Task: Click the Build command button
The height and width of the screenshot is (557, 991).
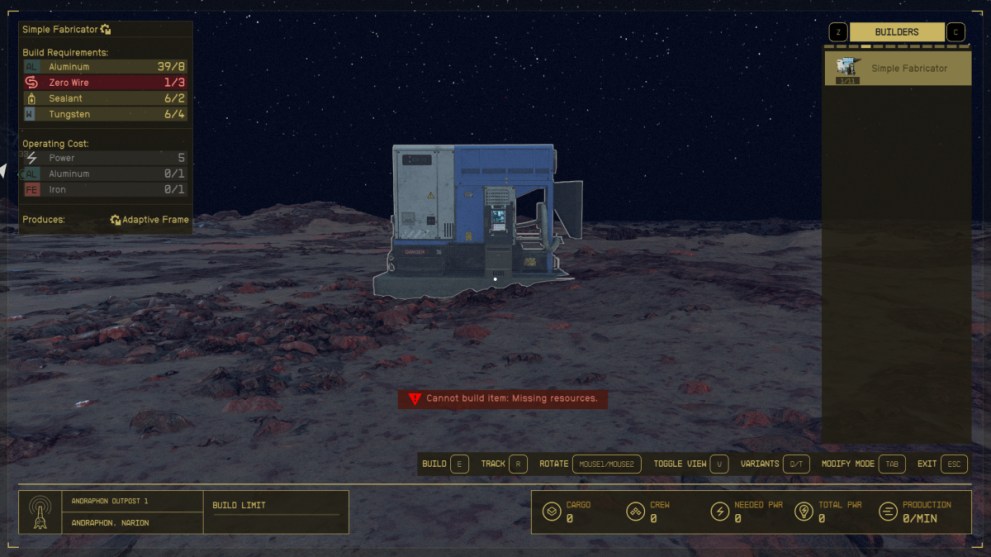Action: click(445, 464)
